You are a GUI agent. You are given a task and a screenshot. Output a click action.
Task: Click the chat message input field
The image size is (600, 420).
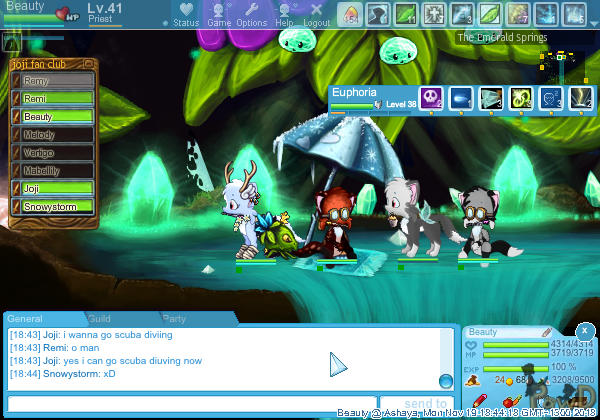point(190,404)
